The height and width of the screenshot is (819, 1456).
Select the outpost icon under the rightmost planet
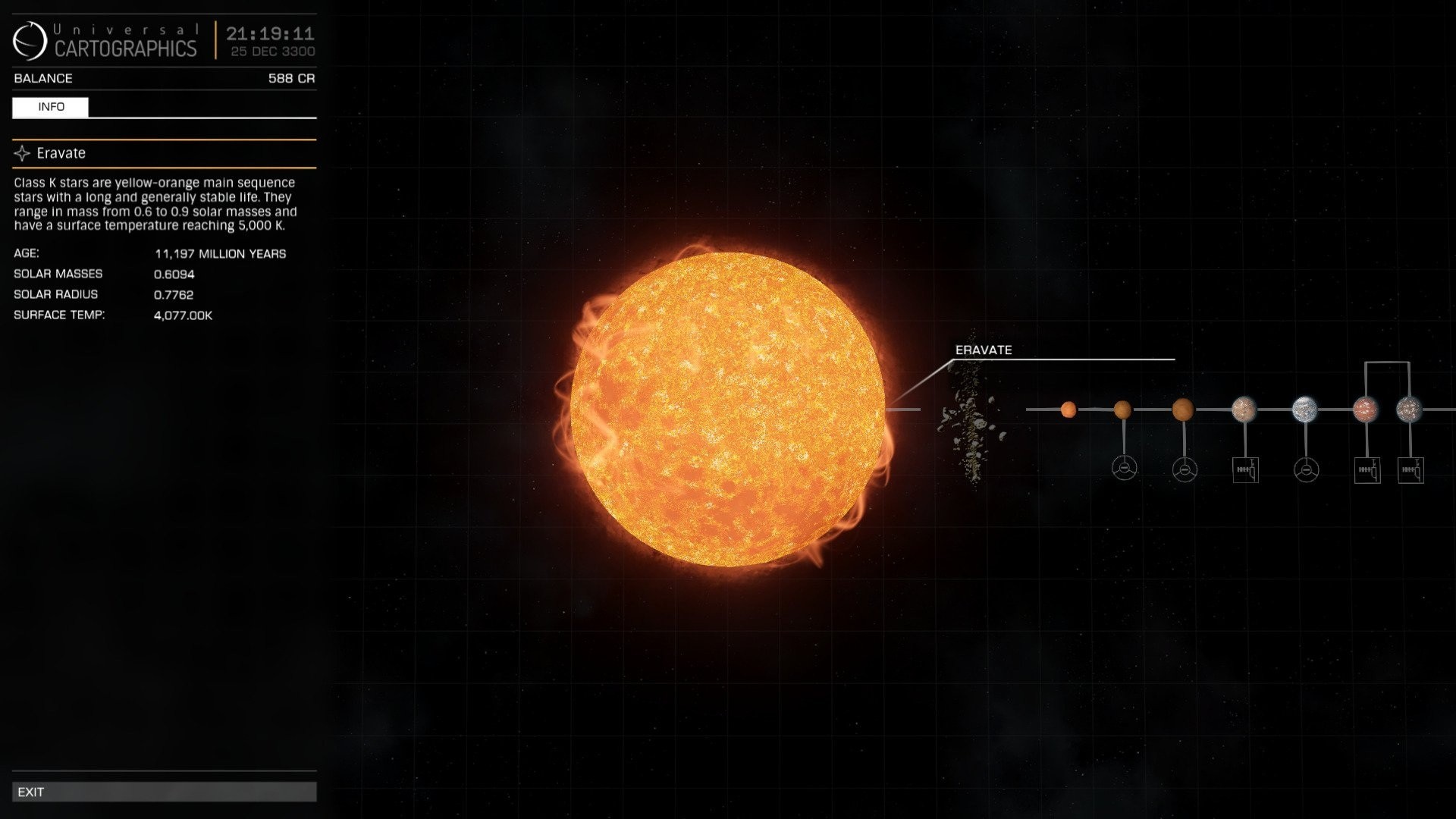[1410, 469]
